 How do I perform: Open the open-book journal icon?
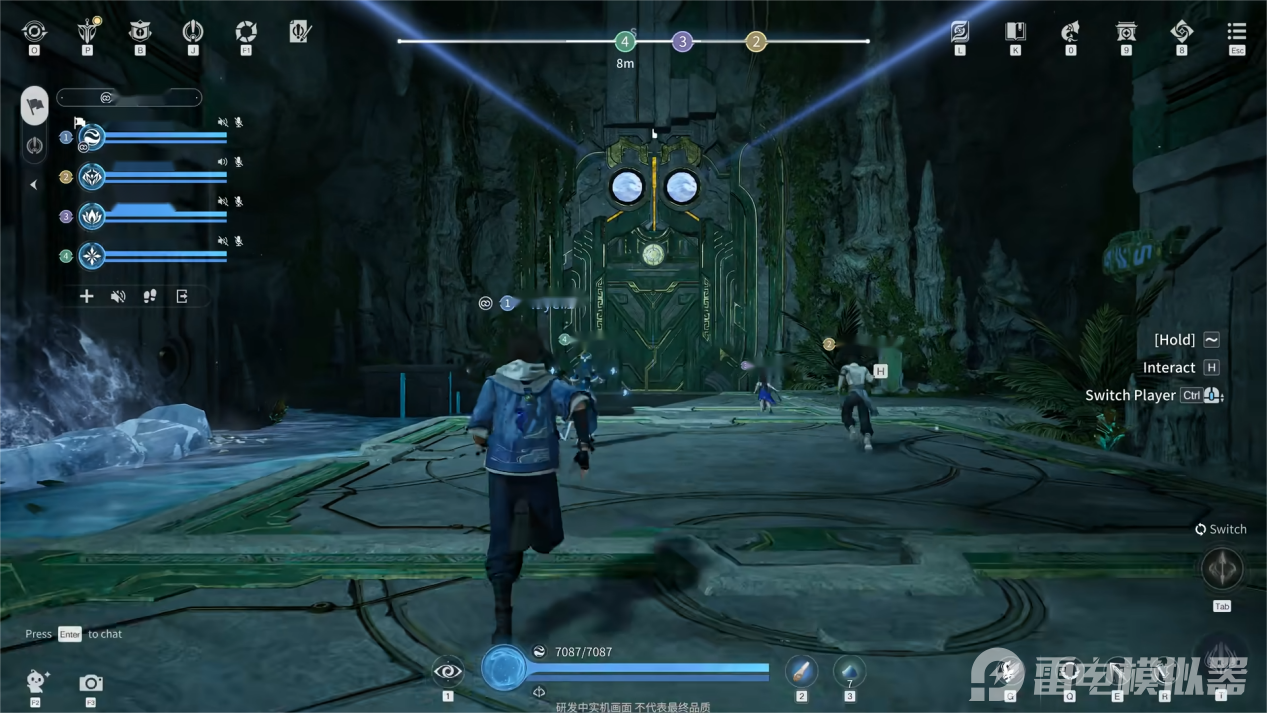coord(1015,32)
